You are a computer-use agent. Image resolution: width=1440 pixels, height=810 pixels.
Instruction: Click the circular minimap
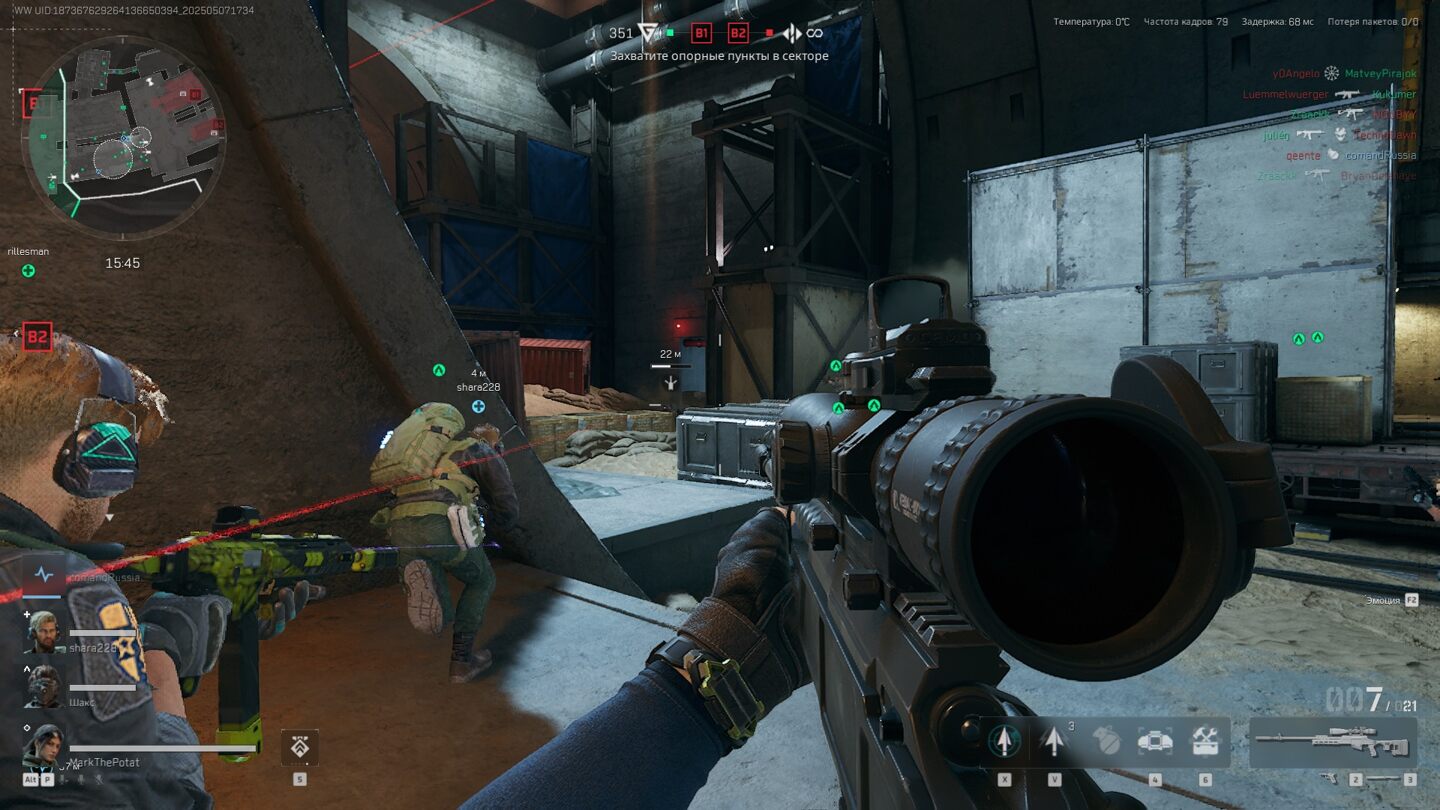(124, 137)
